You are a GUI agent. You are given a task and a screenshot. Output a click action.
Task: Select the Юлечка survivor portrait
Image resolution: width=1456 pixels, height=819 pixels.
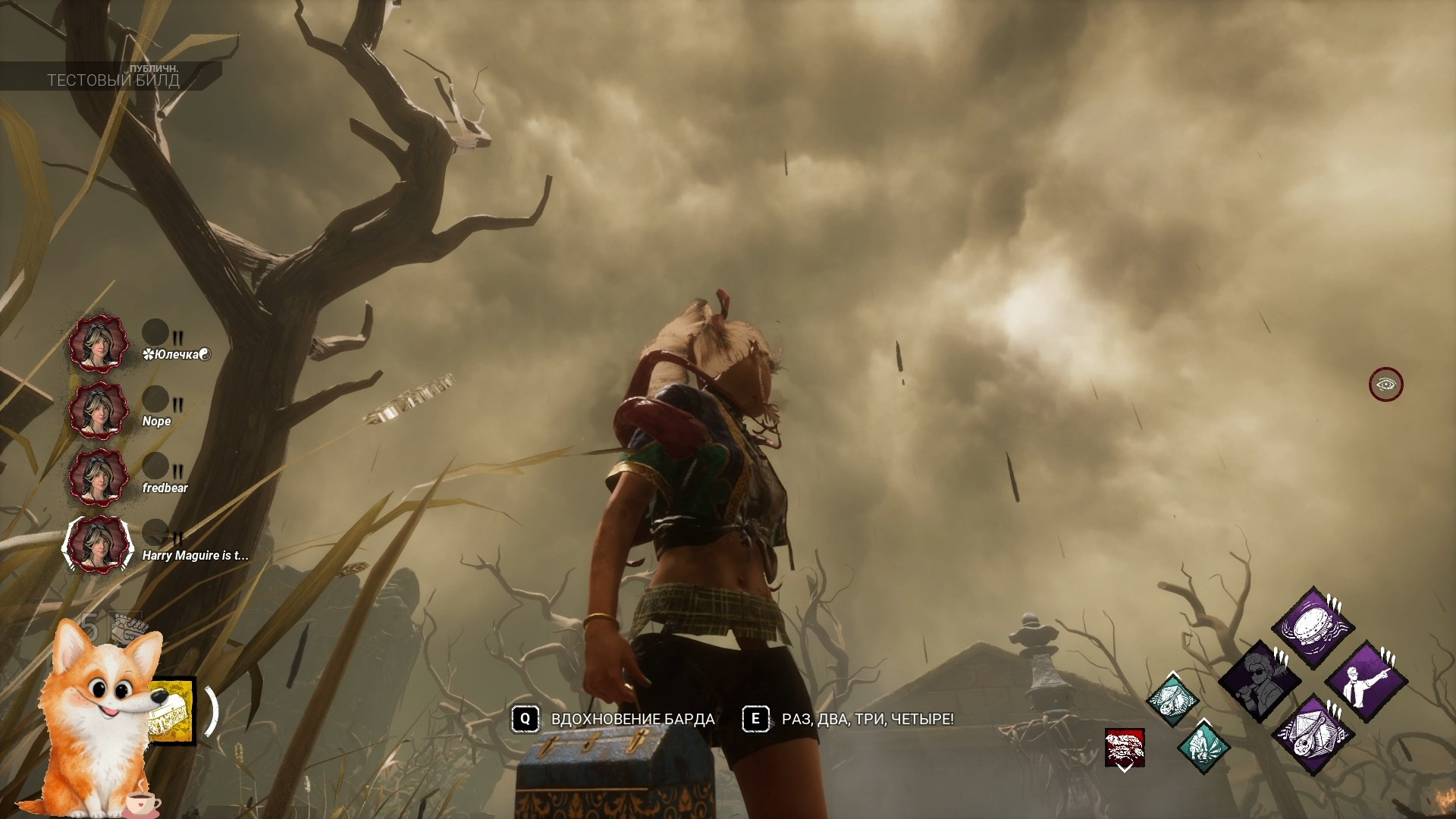98,344
